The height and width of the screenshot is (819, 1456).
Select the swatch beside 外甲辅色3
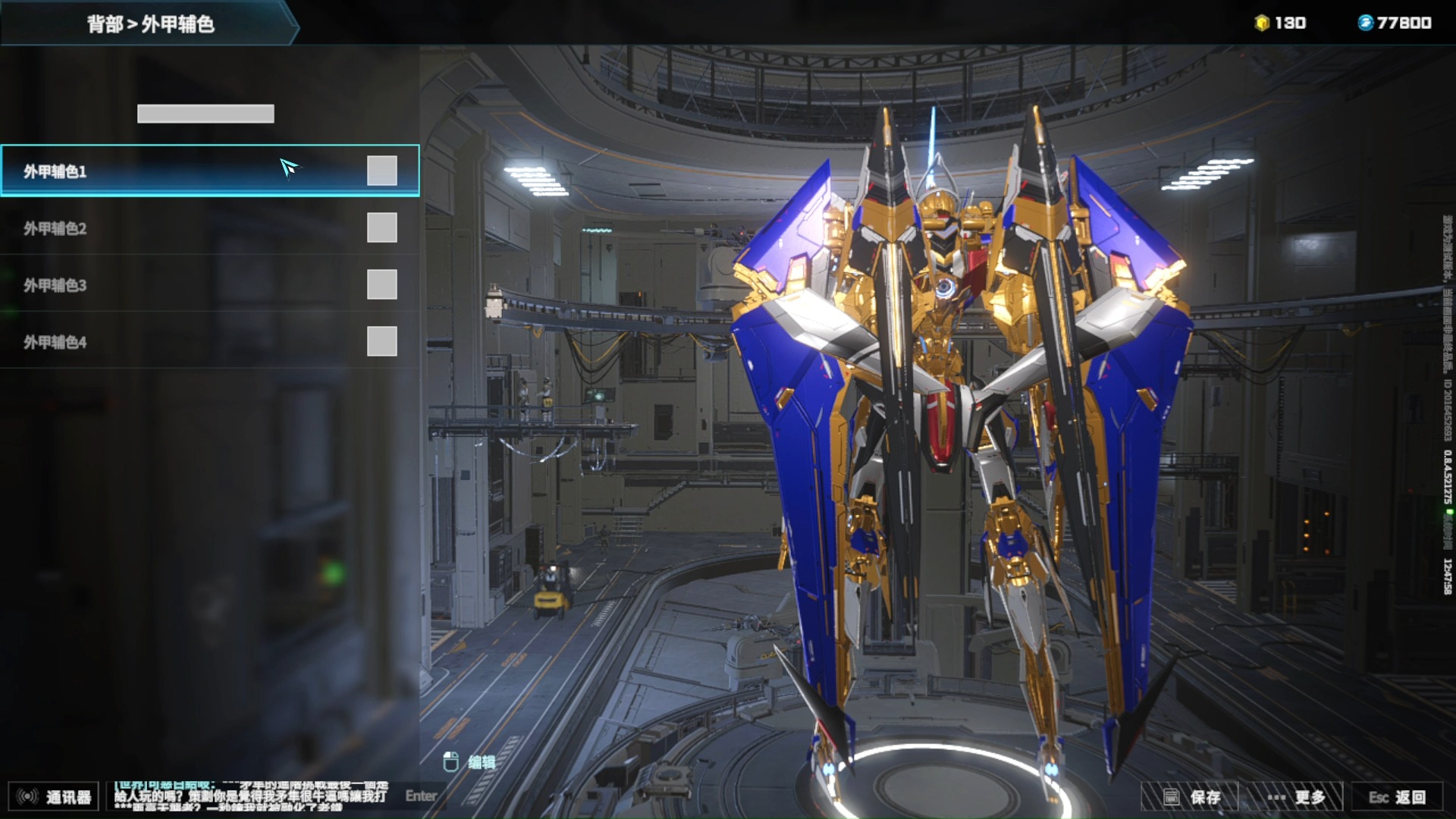(381, 284)
